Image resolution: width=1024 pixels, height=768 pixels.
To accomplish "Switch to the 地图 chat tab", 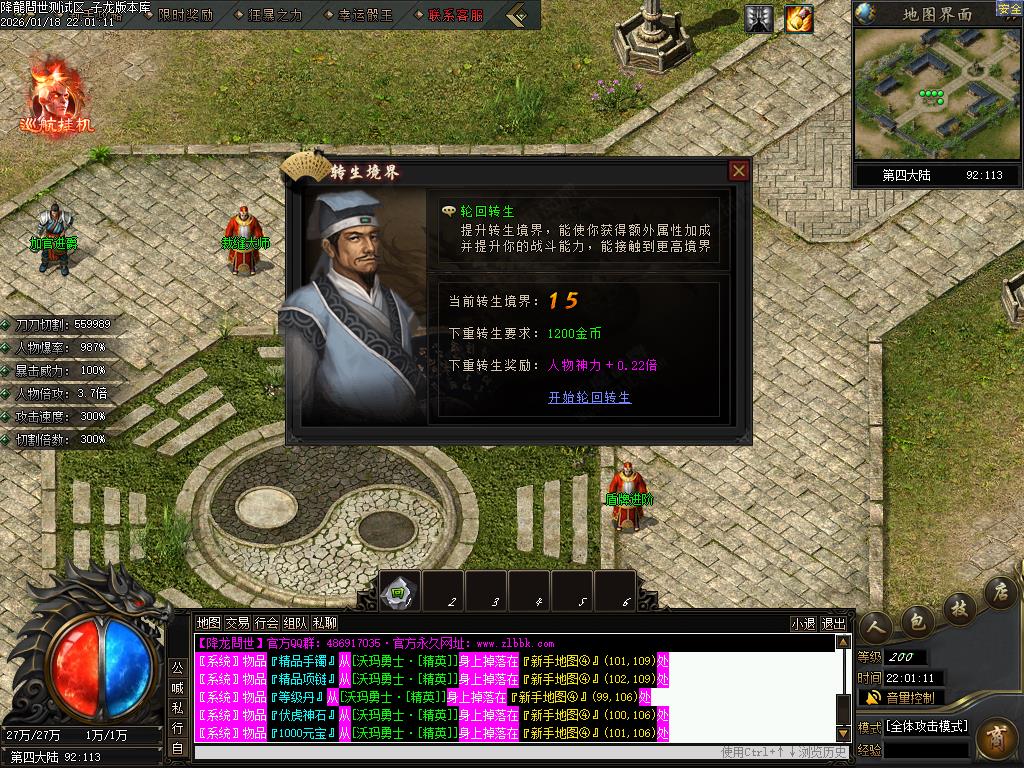I will tap(208, 623).
